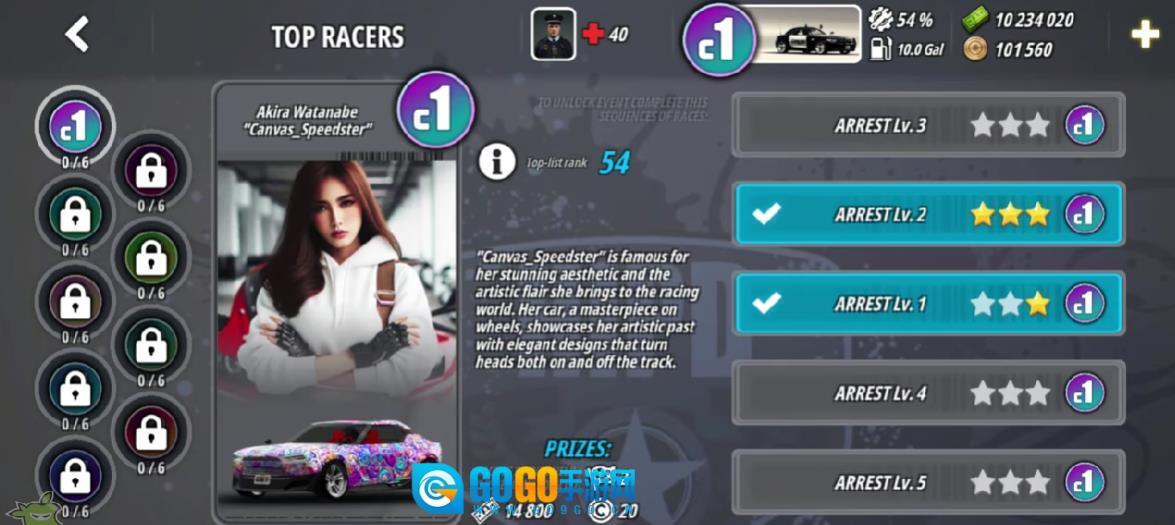The image size is (1175, 525).
Task: Go back using the arrow button
Action: 77,35
